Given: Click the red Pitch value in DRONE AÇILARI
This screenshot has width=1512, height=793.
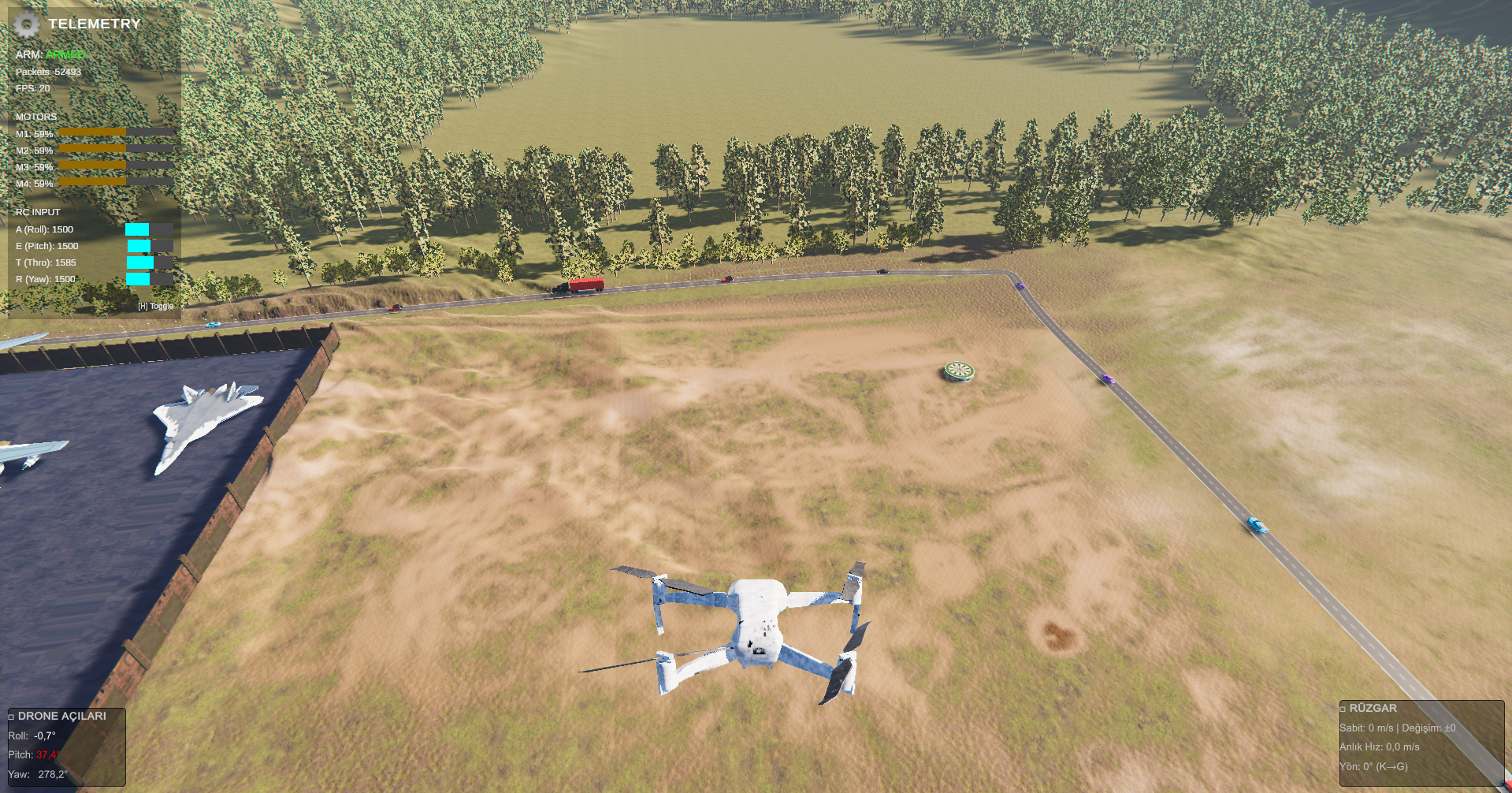Looking at the screenshot, I should 45,755.
